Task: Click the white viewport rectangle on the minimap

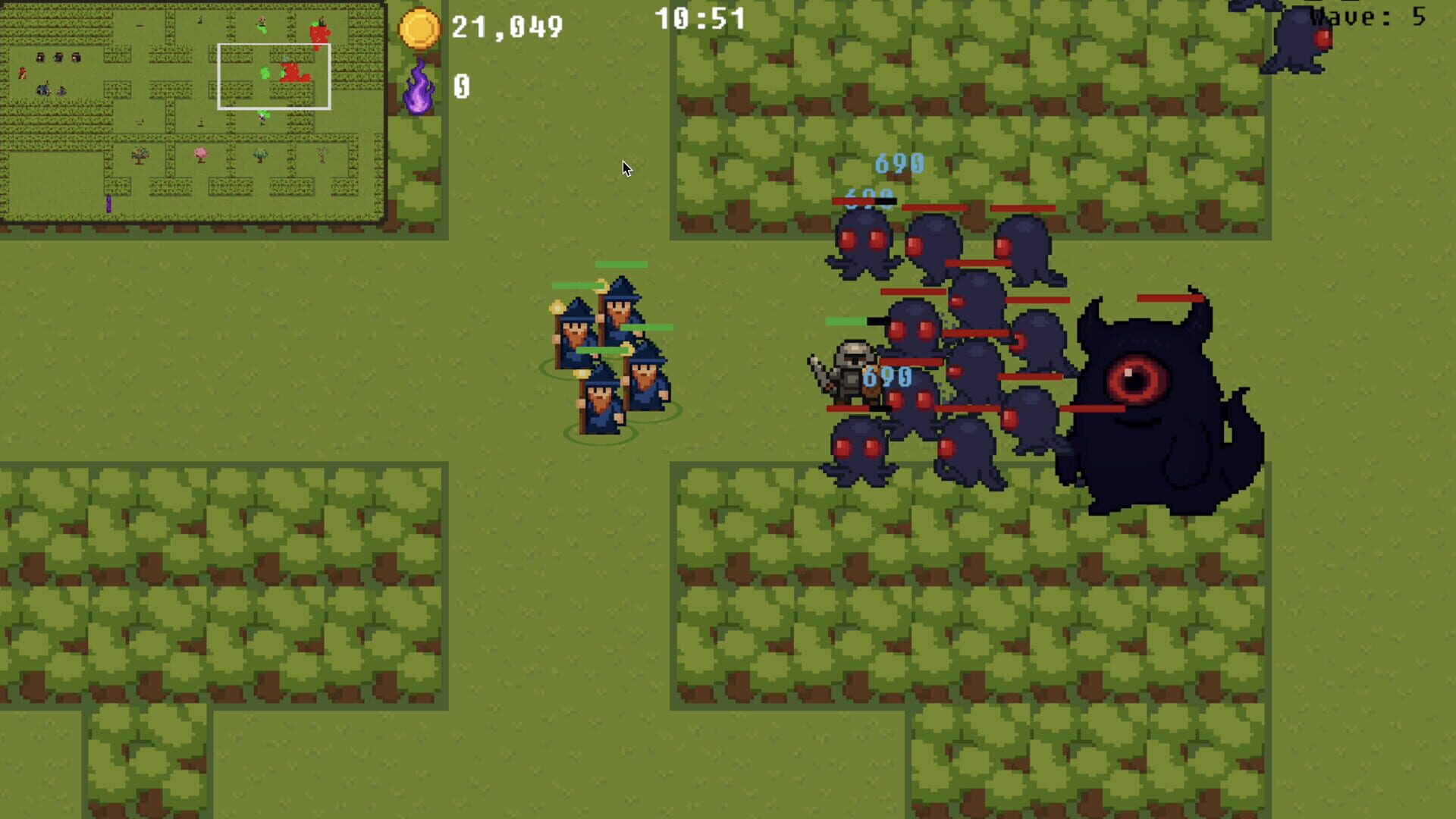Action: [275, 76]
